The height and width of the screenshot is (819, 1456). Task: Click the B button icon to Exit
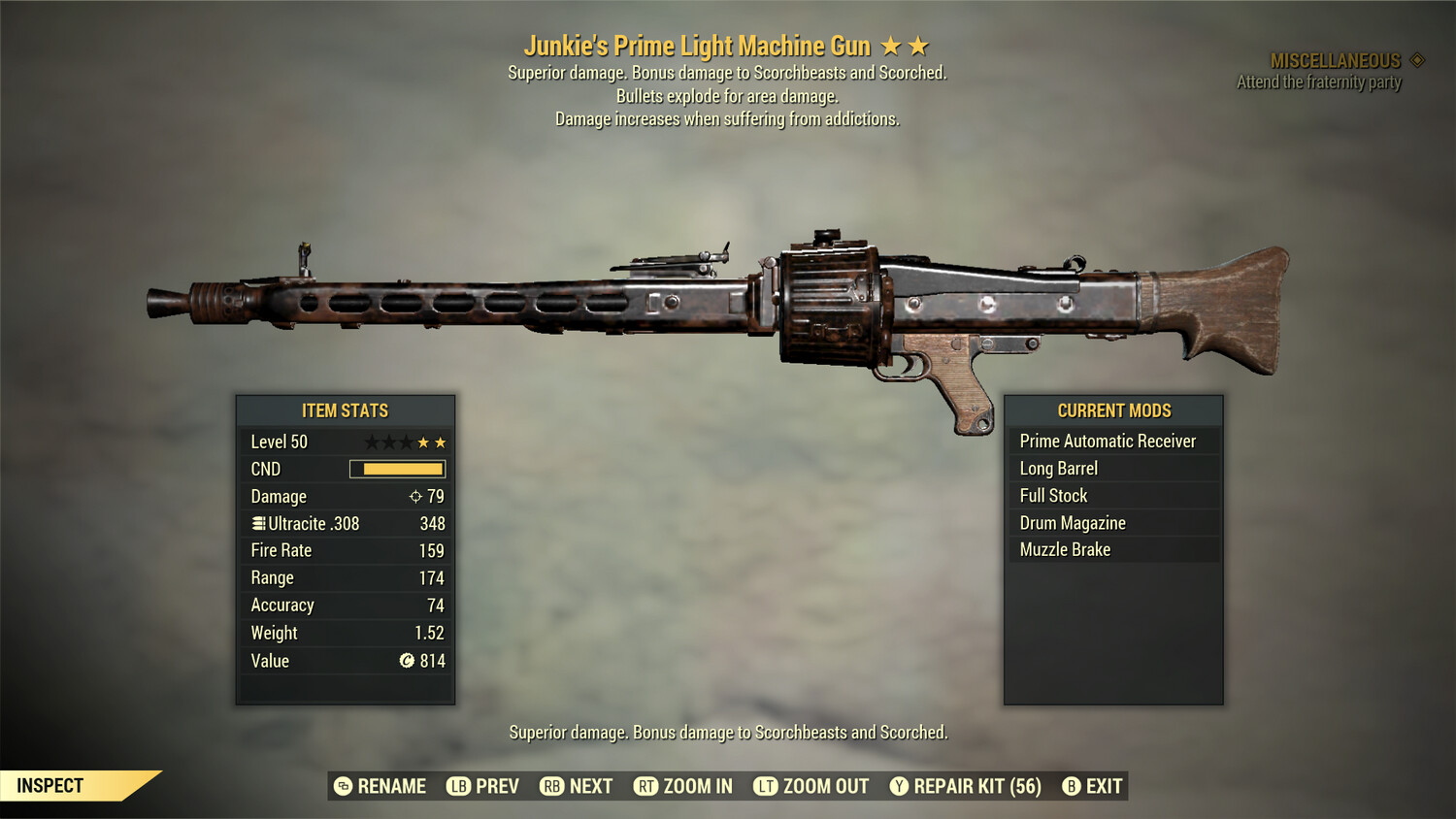(x=1072, y=786)
